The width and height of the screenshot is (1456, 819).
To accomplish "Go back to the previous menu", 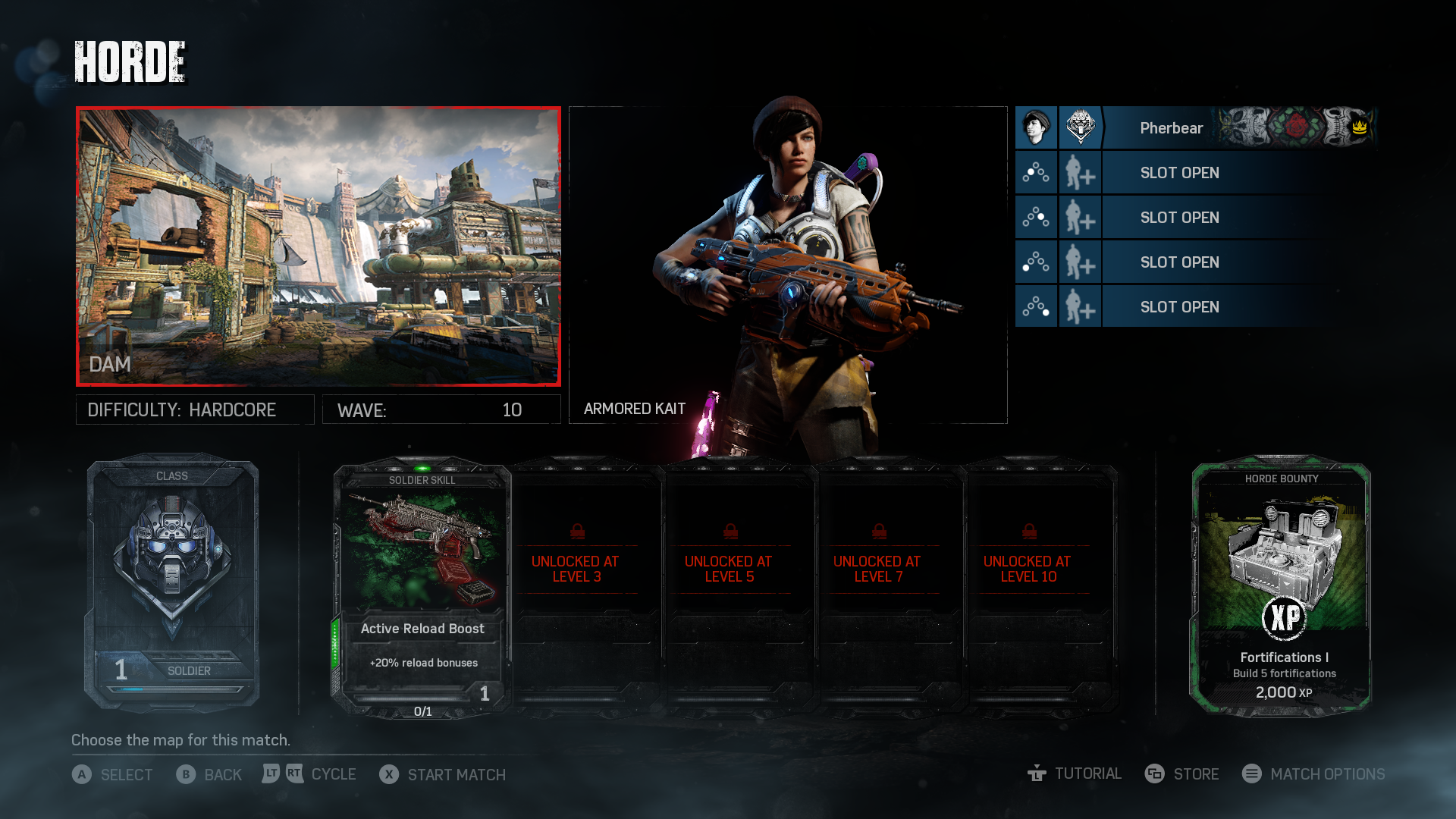I will pyautogui.click(x=209, y=774).
